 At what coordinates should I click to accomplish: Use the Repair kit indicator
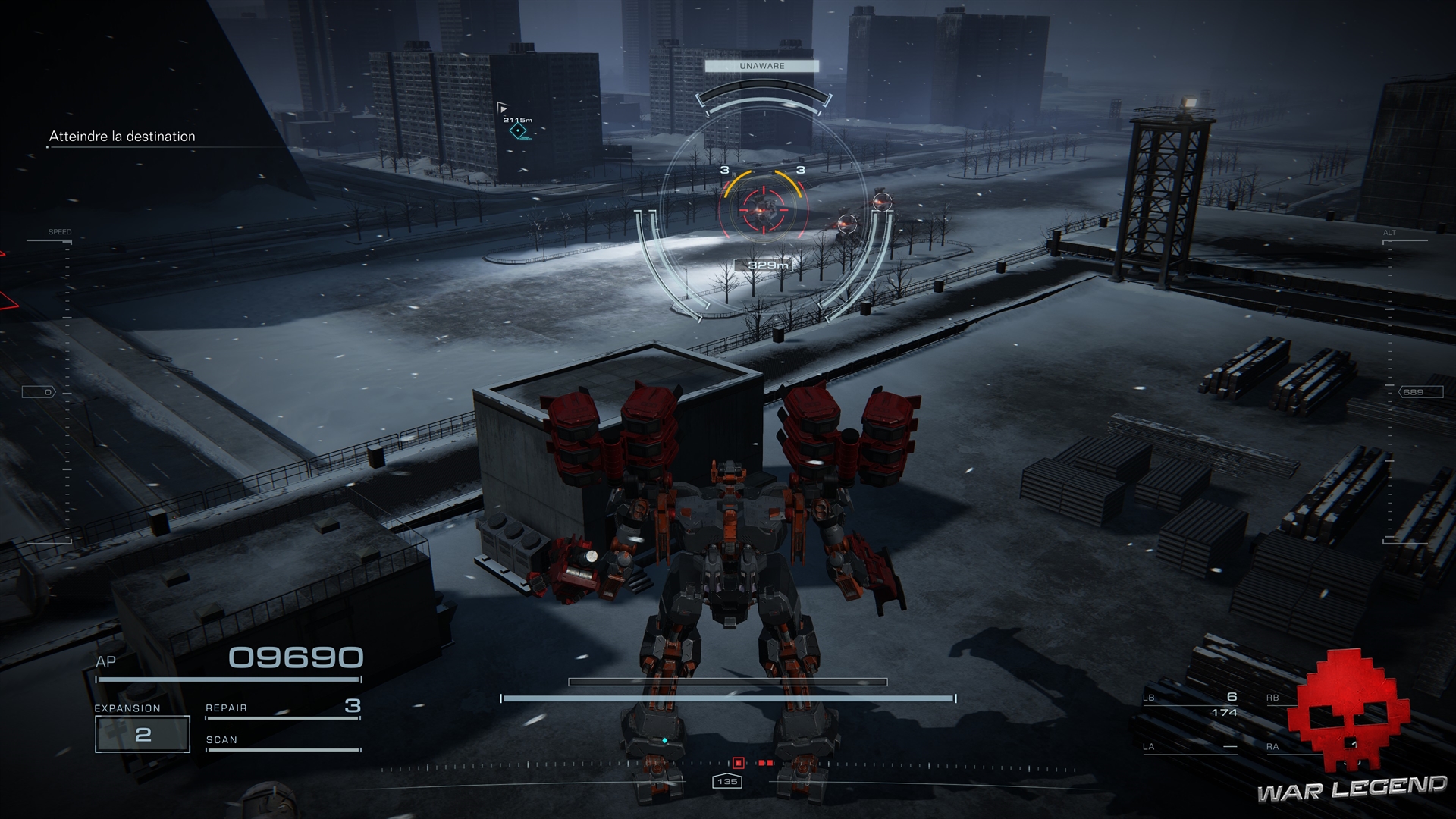click(282, 708)
